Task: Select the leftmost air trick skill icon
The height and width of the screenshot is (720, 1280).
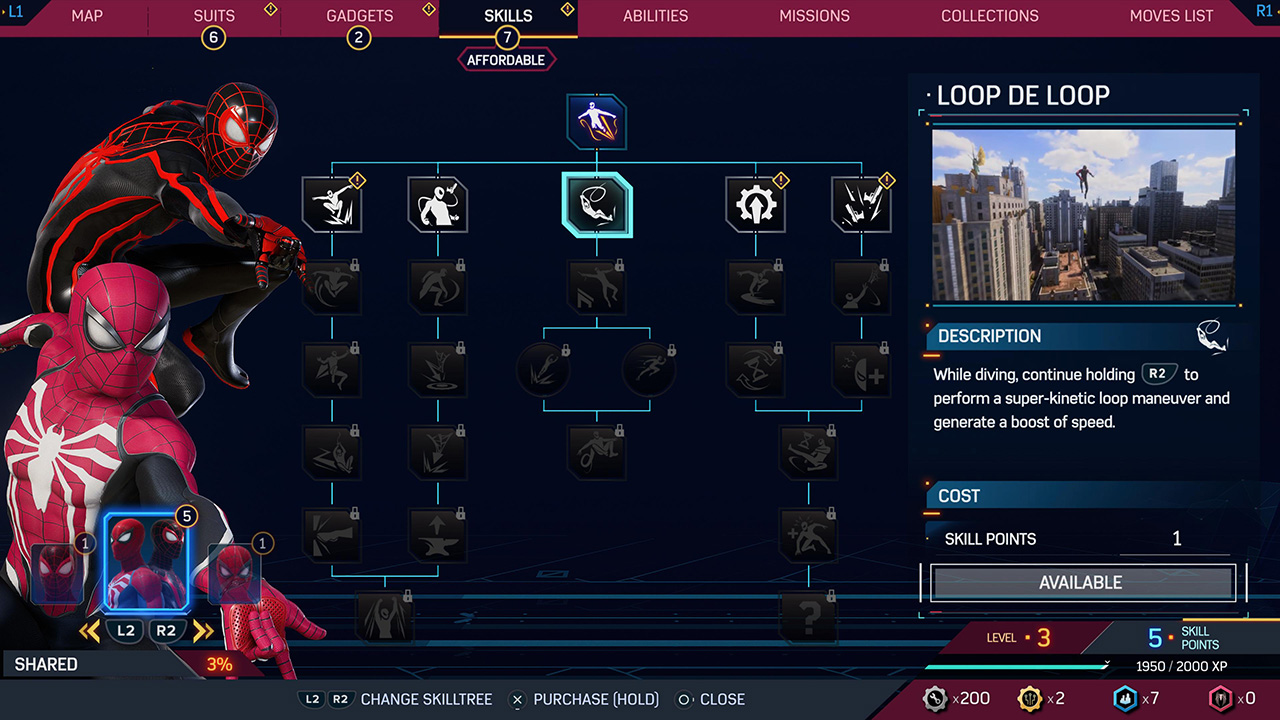Action: coord(332,204)
